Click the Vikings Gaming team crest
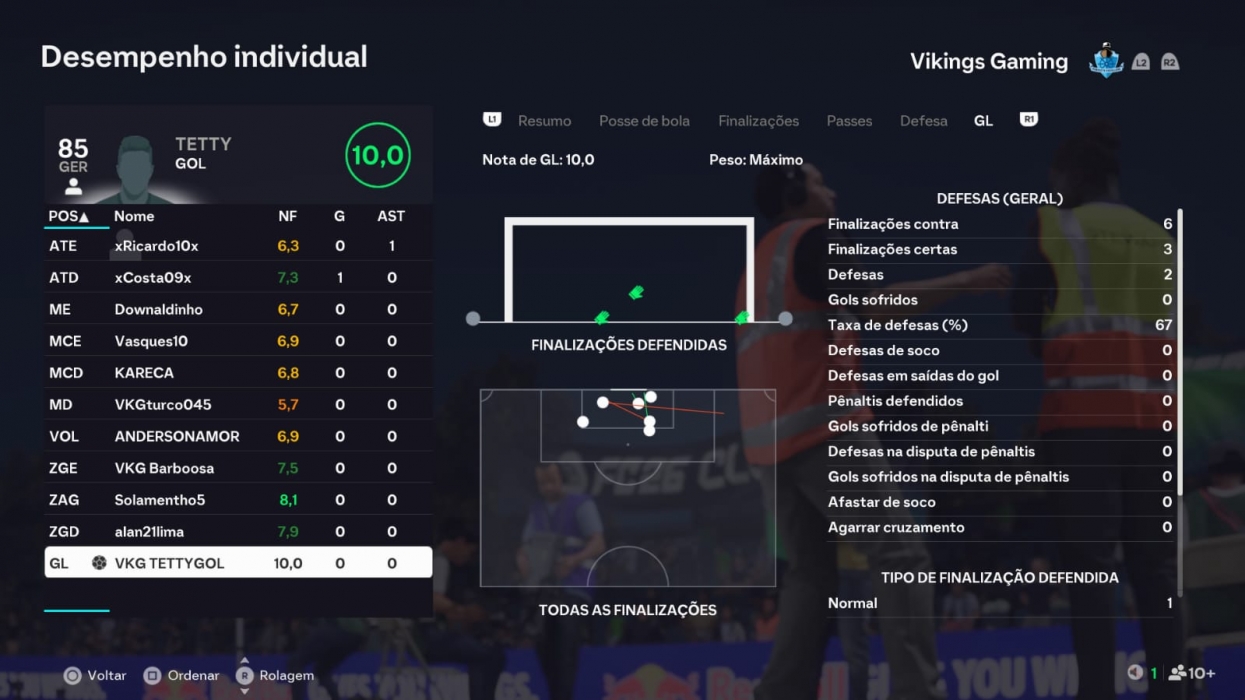Viewport: 1245px width, 700px height. [x=1105, y=62]
